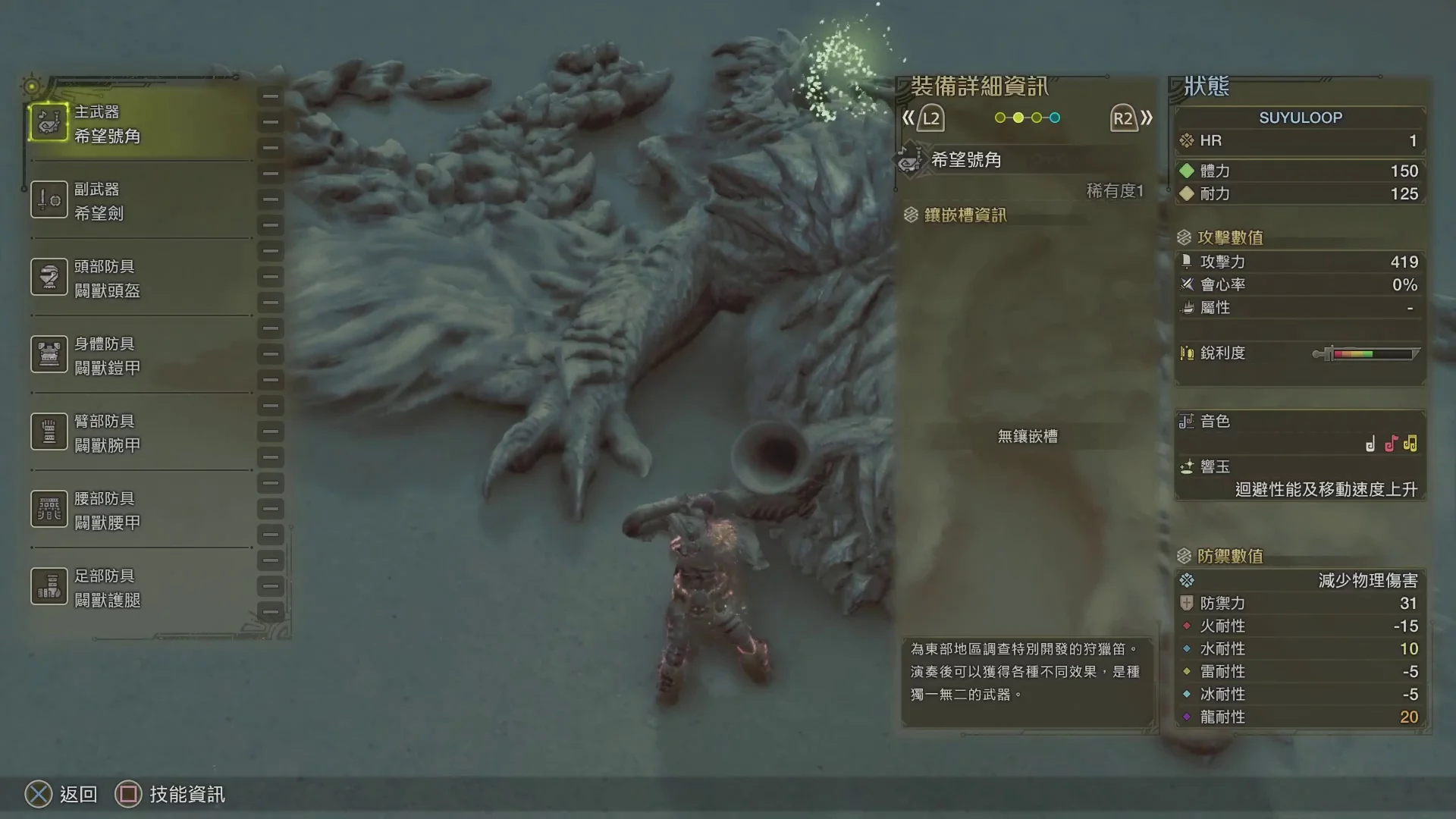Click the 身體防具 chest armor icon

(x=49, y=354)
